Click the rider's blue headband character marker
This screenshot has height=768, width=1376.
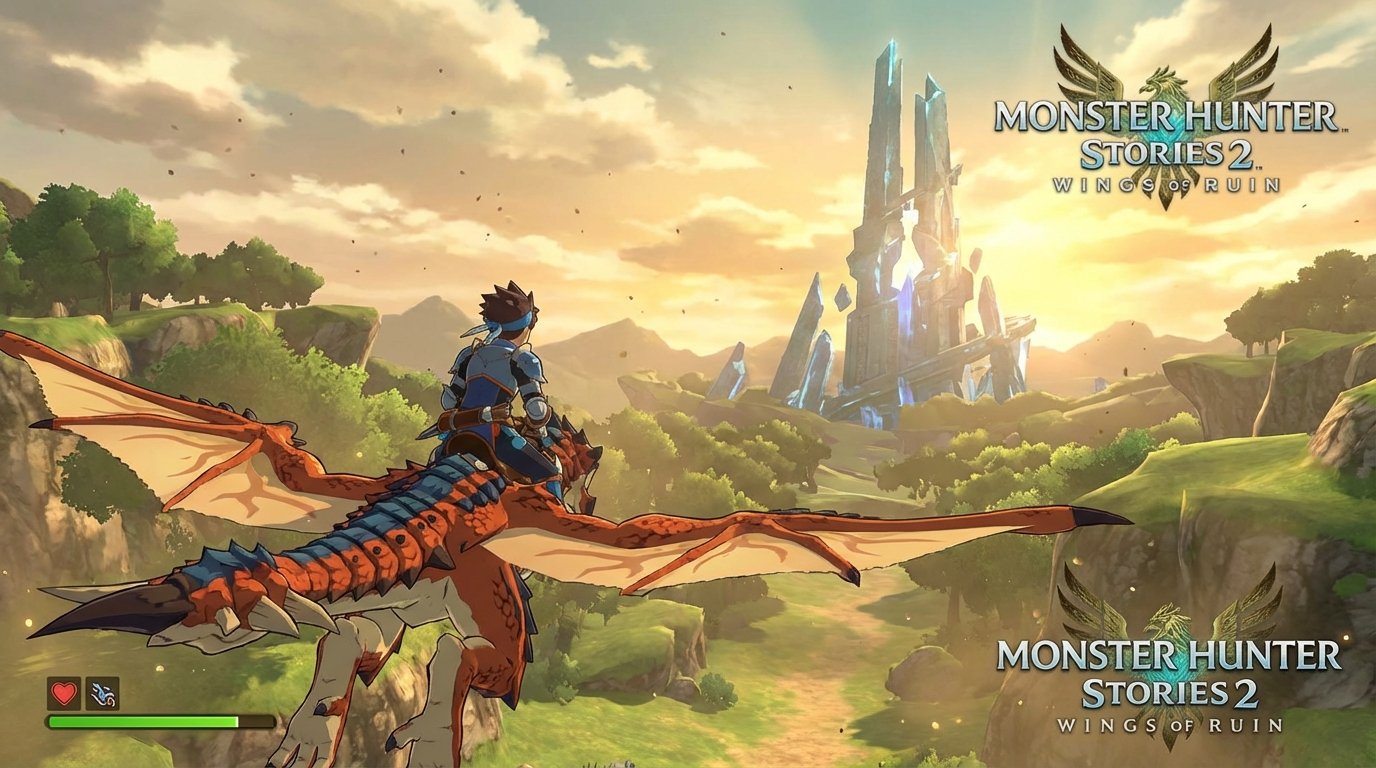[512, 322]
